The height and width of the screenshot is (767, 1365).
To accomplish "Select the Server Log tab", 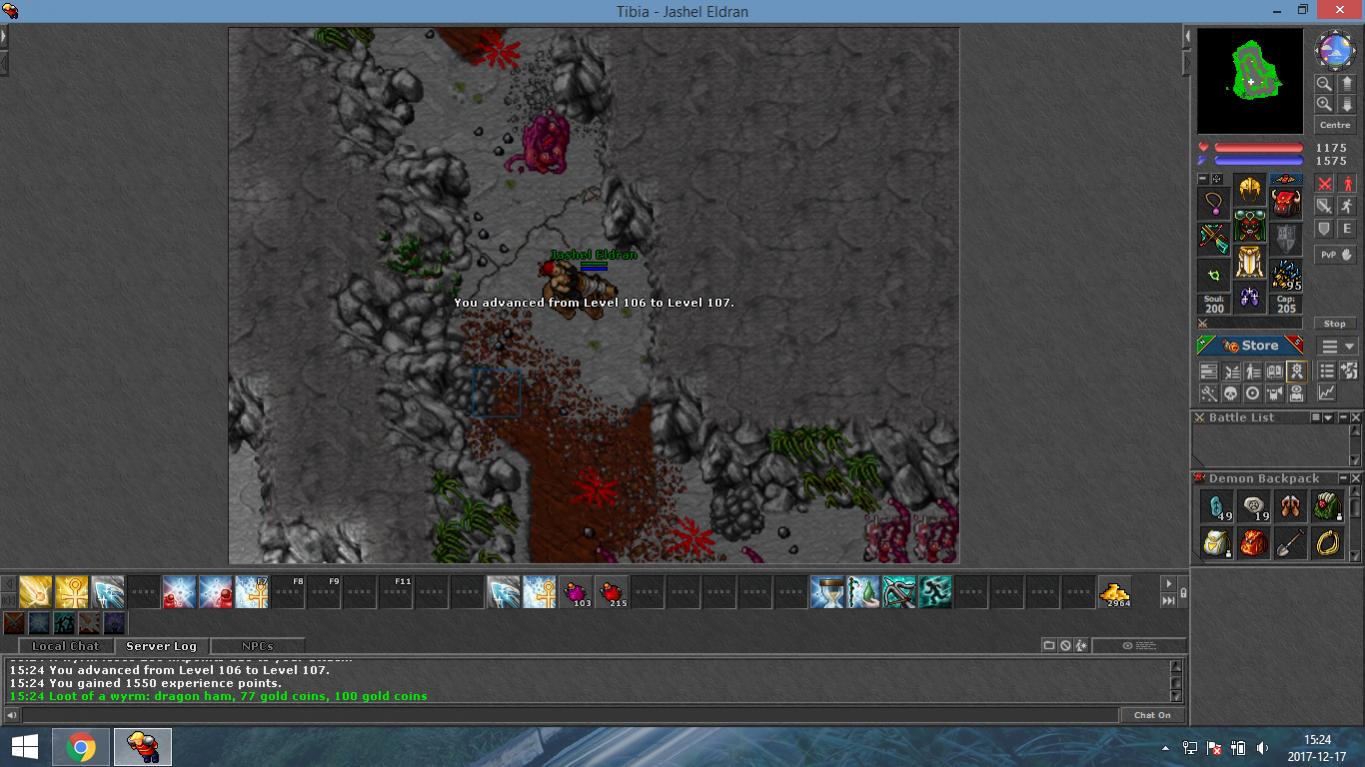I will [x=161, y=646].
